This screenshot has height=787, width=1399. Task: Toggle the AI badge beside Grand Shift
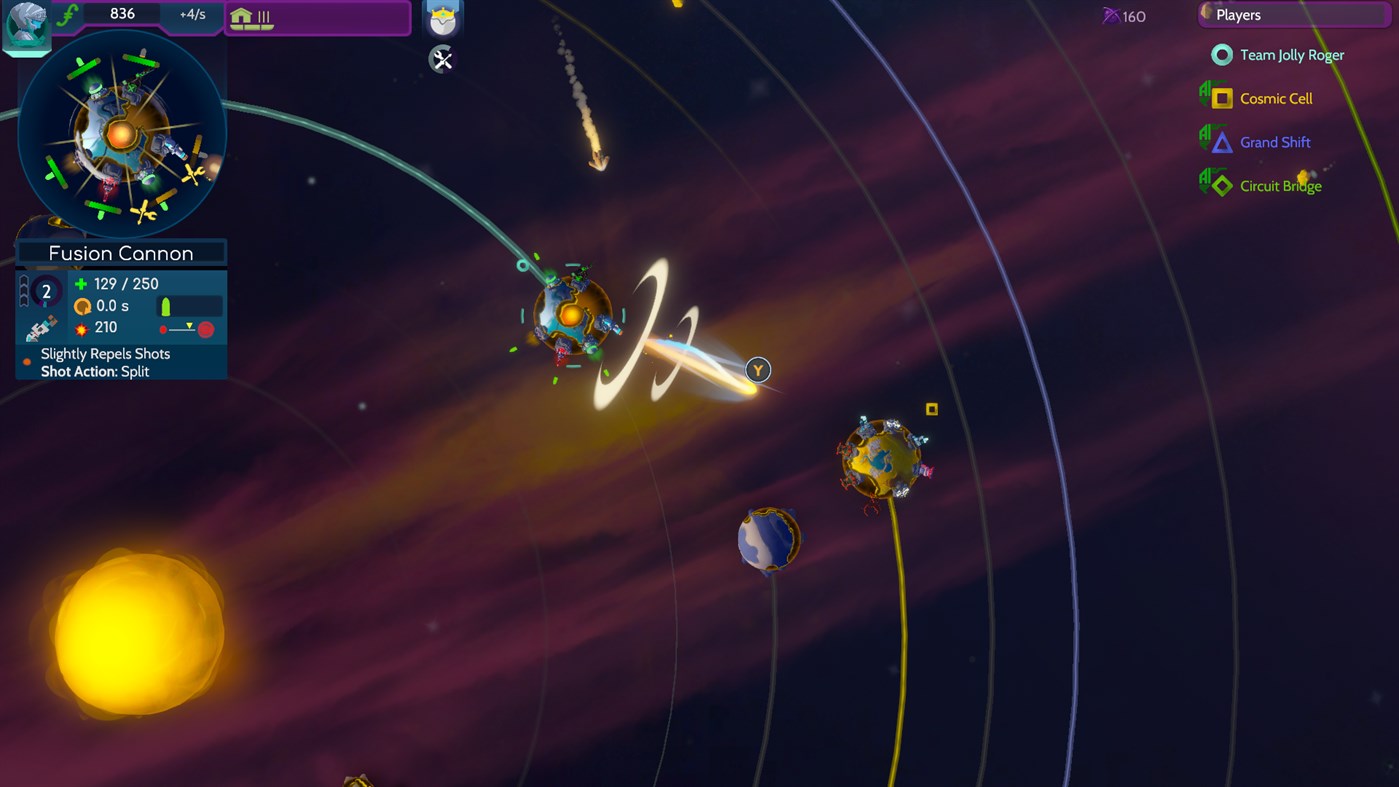pyautogui.click(x=1207, y=140)
